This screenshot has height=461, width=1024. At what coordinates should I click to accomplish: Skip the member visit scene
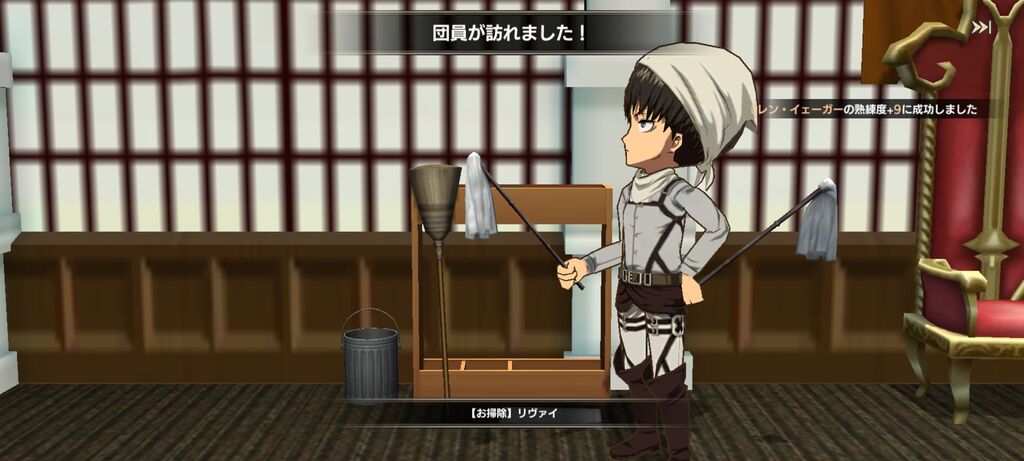click(x=981, y=28)
